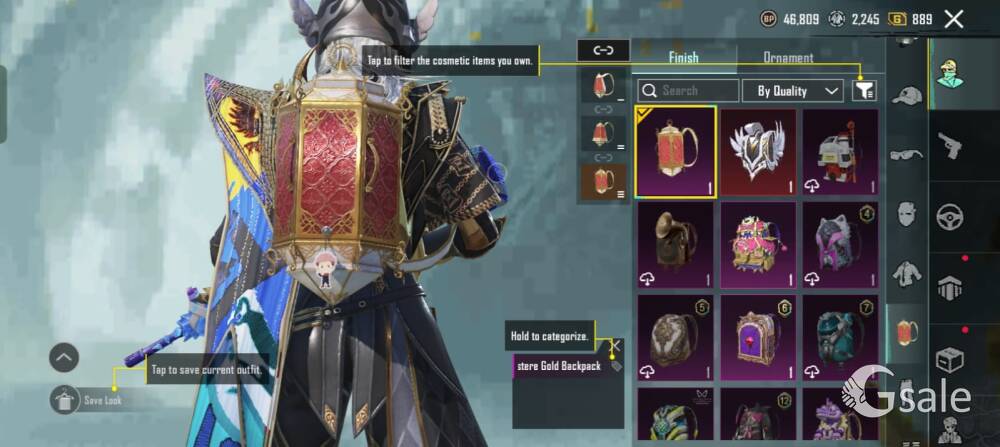The width and height of the screenshot is (1000, 447).
Task: Open the face mask category
Action: [x=907, y=213]
